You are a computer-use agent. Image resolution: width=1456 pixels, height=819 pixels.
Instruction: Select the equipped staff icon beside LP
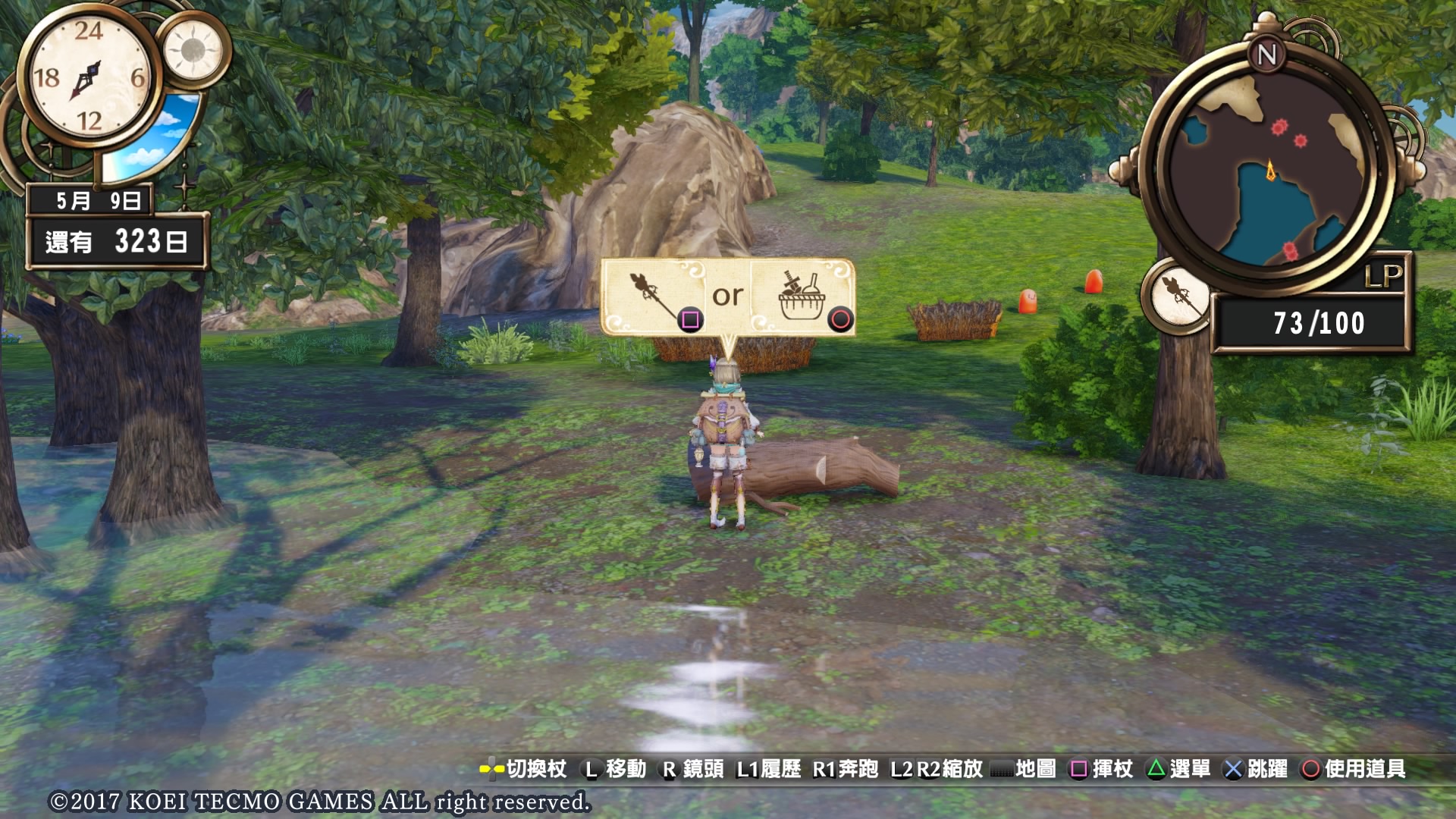tap(1178, 297)
